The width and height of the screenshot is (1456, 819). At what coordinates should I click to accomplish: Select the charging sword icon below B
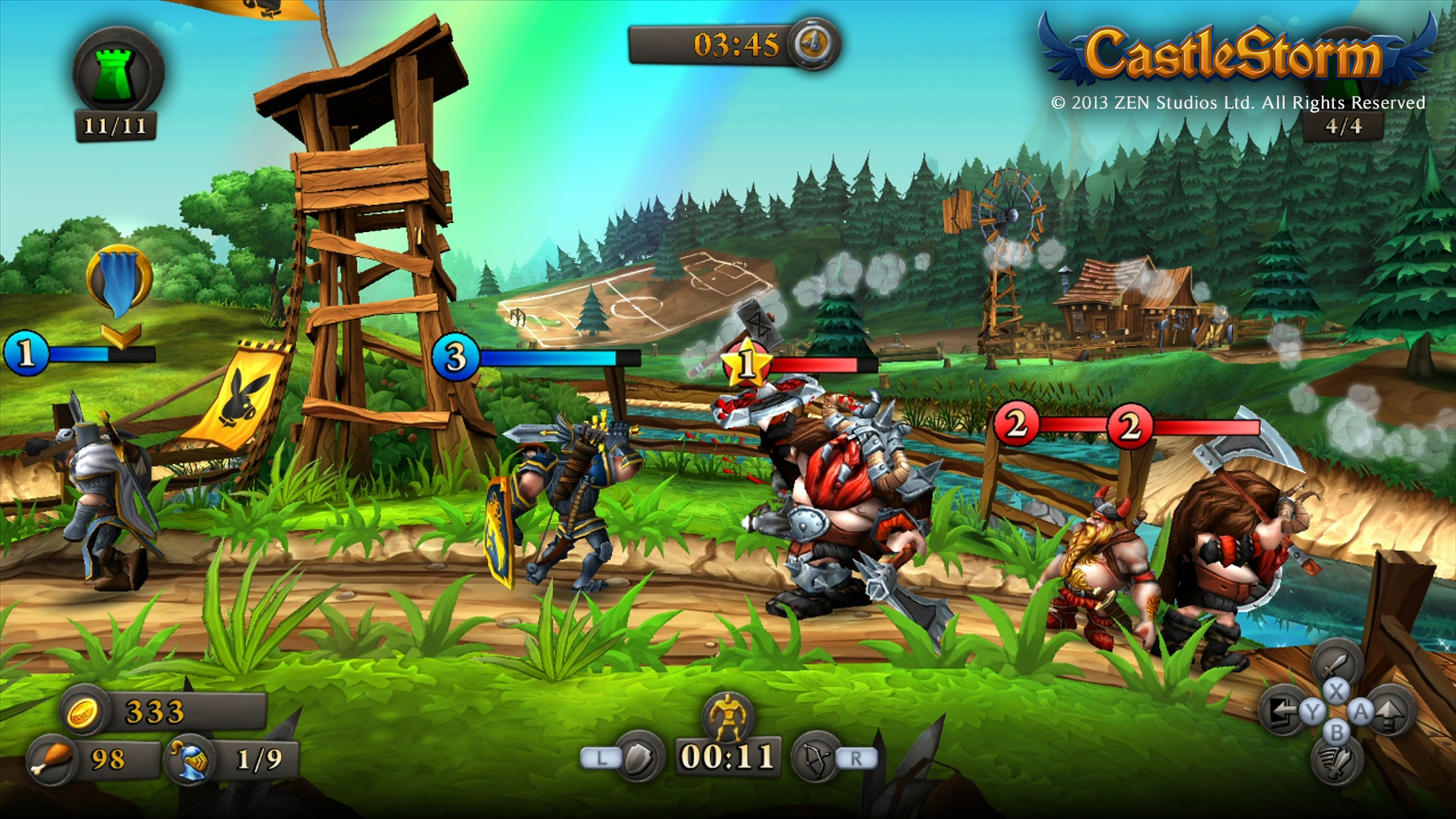click(x=1336, y=762)
